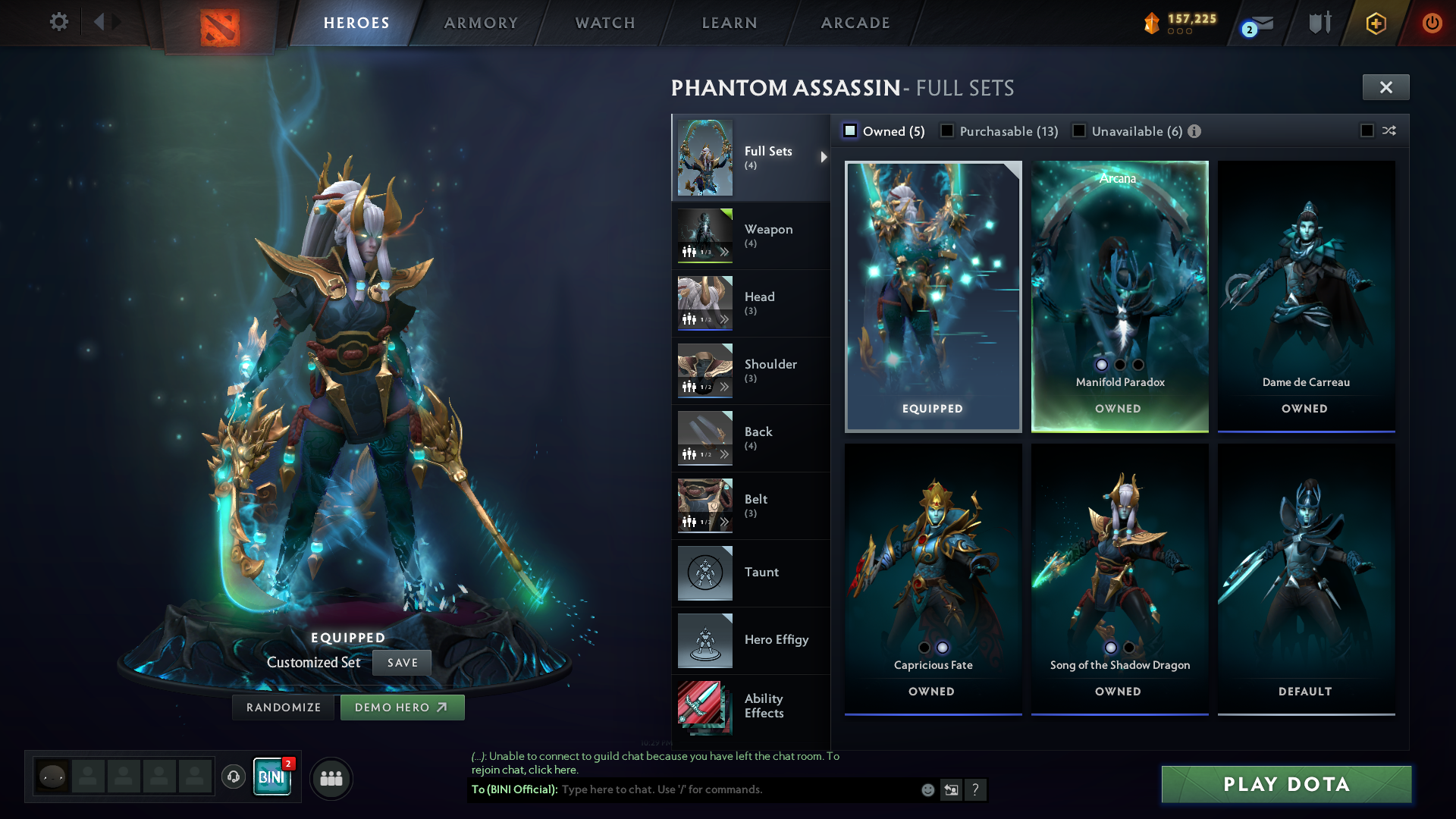Toggle the Owned filter checkbox
The width and height of the screenshot is (1456, 819).
[x=851, y=131]
